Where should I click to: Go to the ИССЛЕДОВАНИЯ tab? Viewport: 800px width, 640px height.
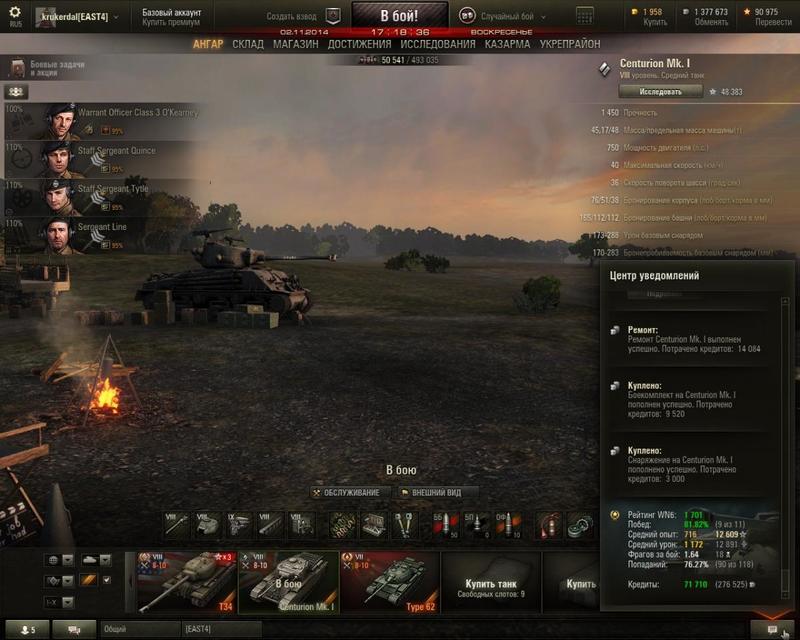438,45
